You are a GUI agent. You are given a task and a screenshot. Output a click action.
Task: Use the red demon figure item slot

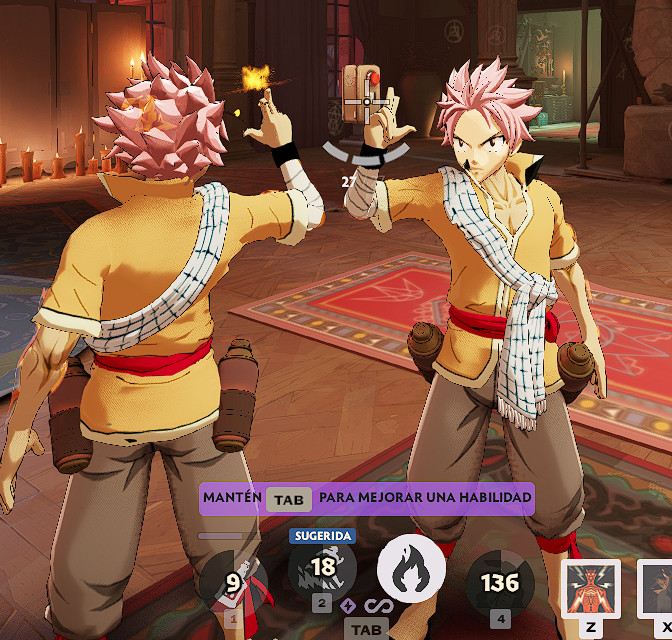pyautogui.click(x=591, y=589)
